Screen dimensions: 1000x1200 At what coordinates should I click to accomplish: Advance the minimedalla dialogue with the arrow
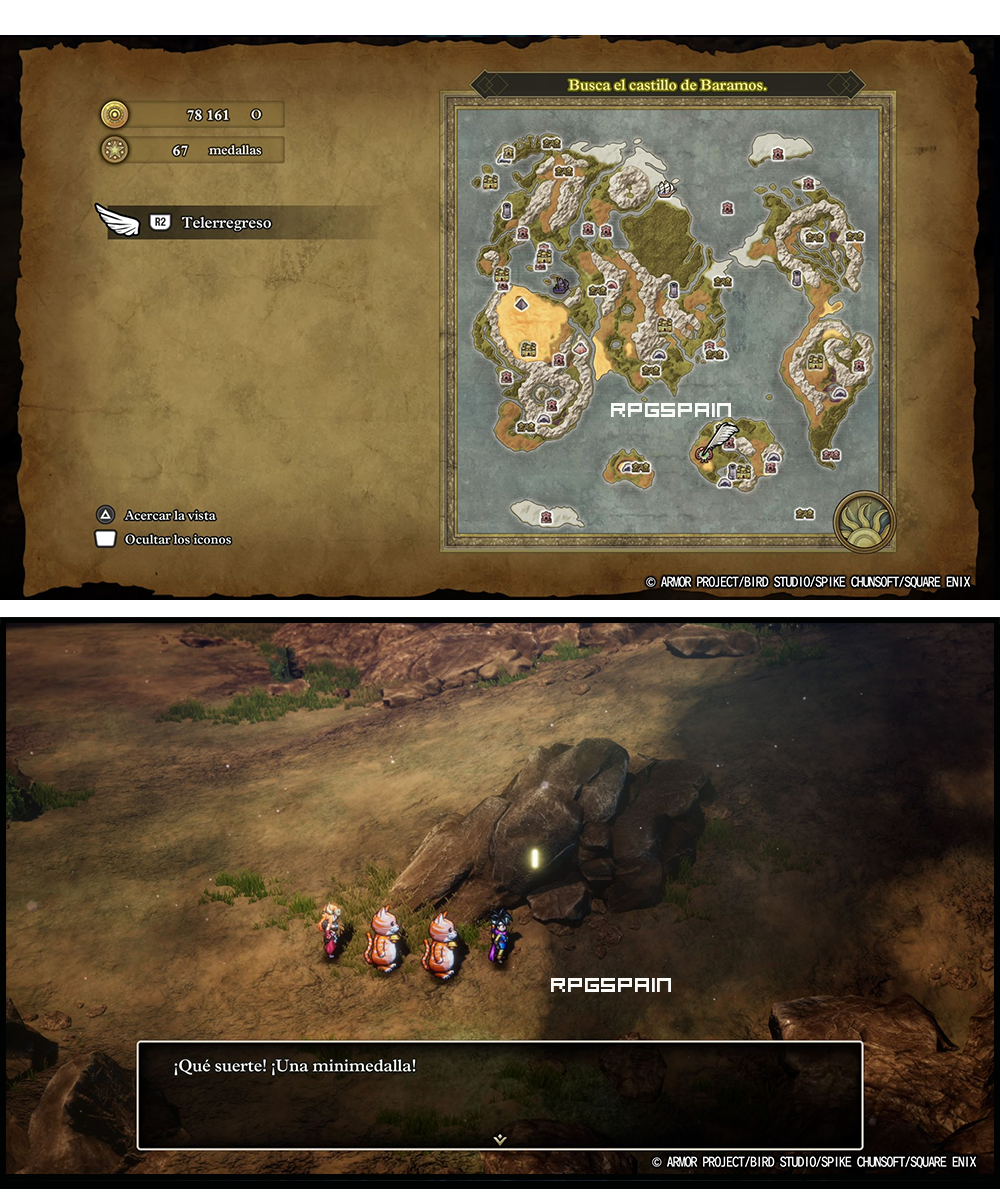click(500, 1138)
